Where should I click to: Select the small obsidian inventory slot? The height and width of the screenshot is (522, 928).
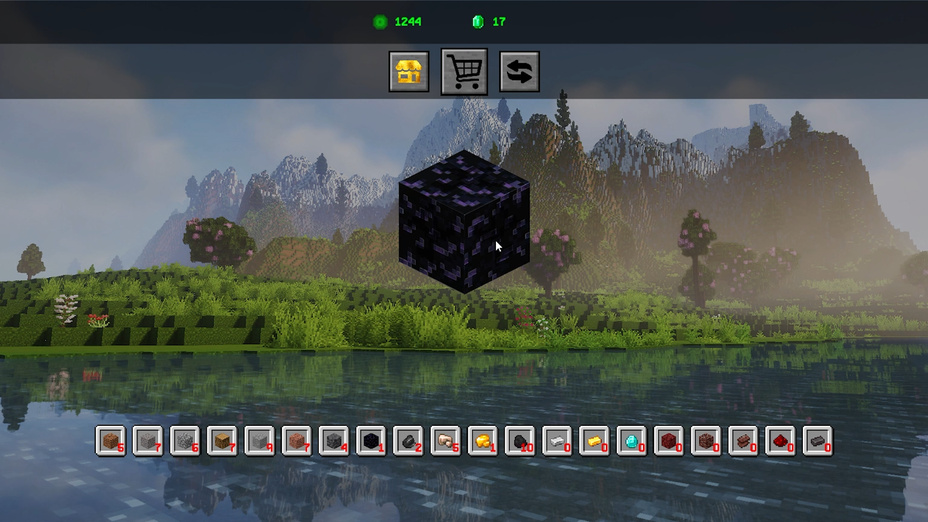click(371, 440)
